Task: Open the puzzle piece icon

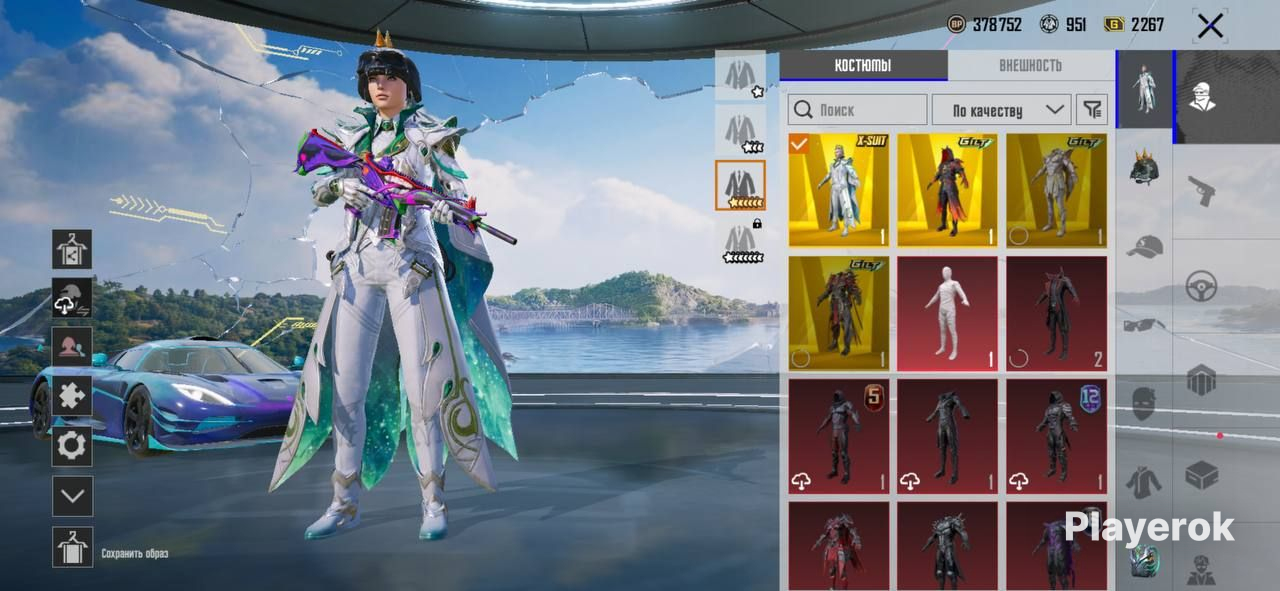Action: (x=72, y=396)
